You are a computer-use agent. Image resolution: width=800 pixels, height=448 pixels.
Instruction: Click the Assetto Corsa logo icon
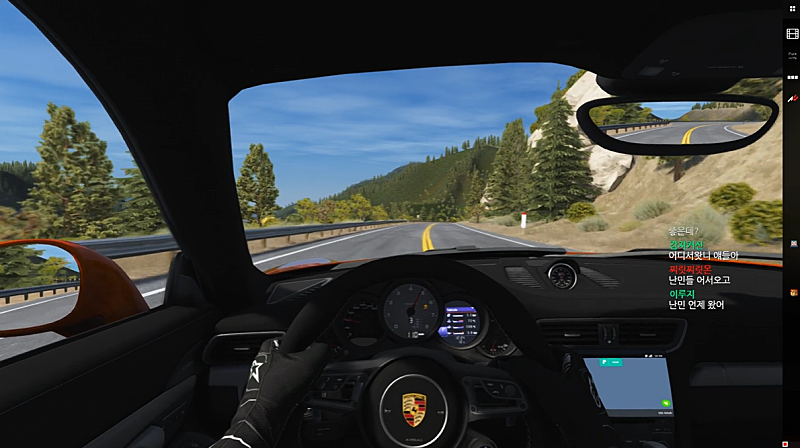[792, 99]
